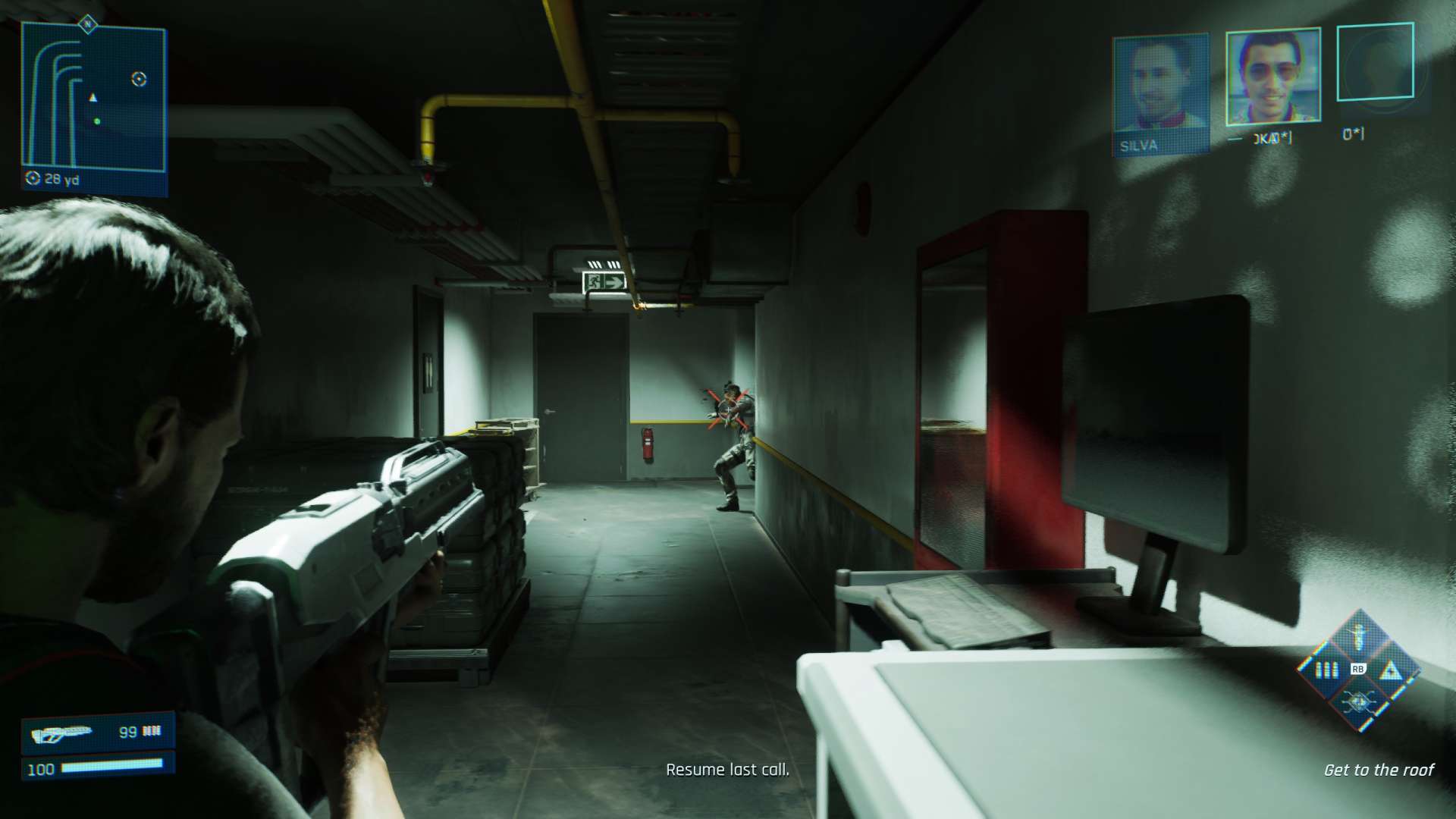
Task: Click the objective target marker on the minimap
Action: (x=139, y=79)
